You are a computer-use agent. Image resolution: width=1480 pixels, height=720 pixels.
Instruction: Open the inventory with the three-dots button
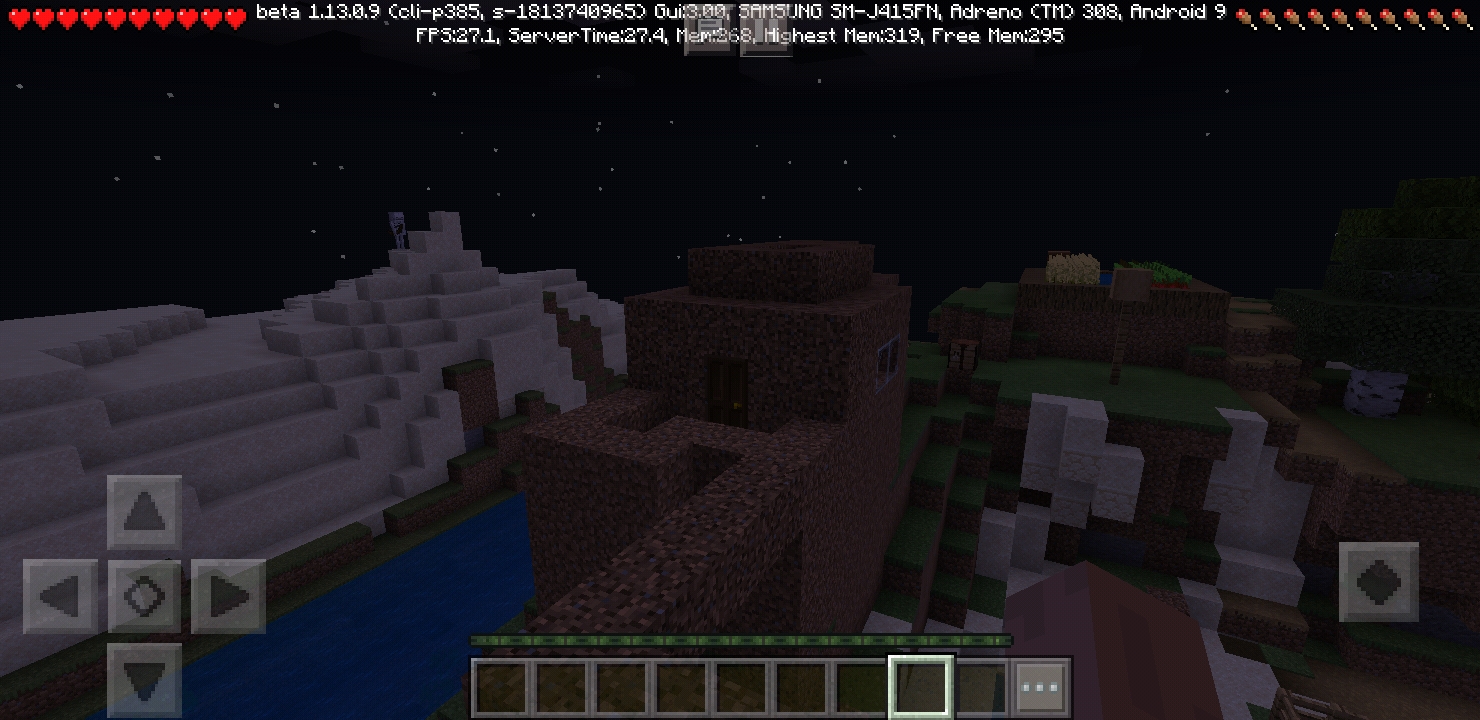(x=1041, y=688)
